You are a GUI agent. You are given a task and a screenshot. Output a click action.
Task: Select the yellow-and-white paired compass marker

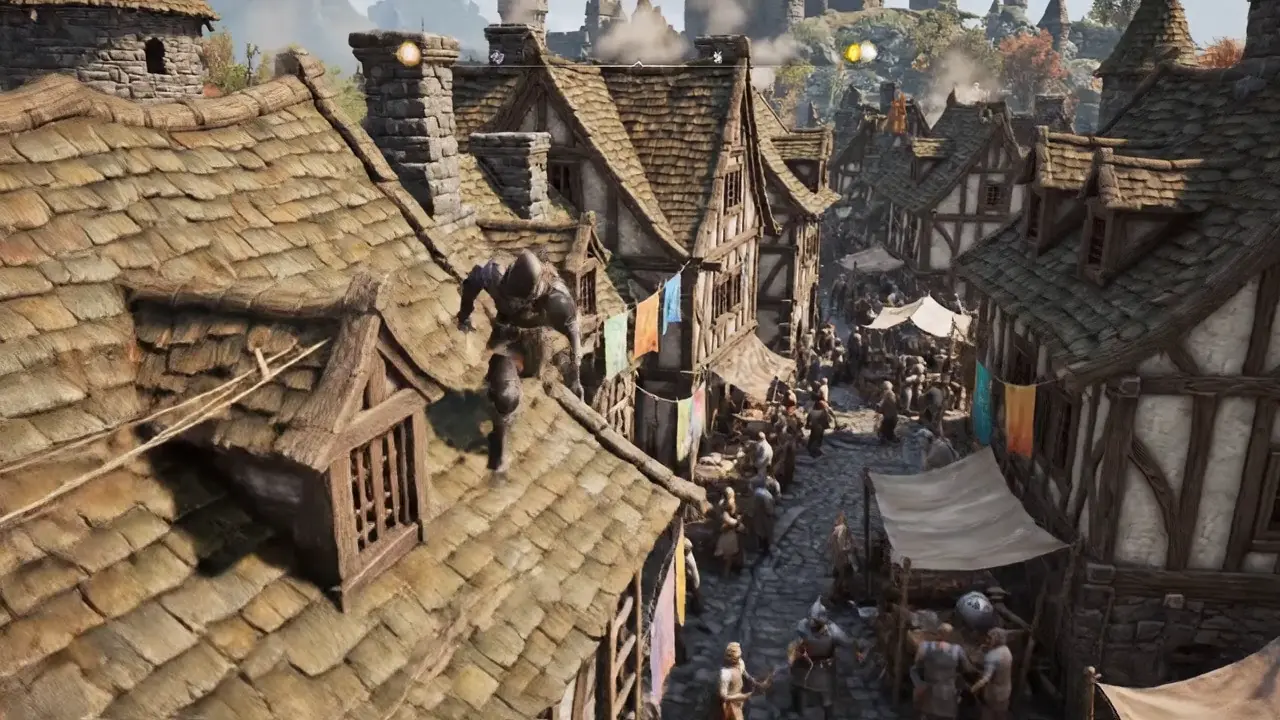[x=860, y=52]
